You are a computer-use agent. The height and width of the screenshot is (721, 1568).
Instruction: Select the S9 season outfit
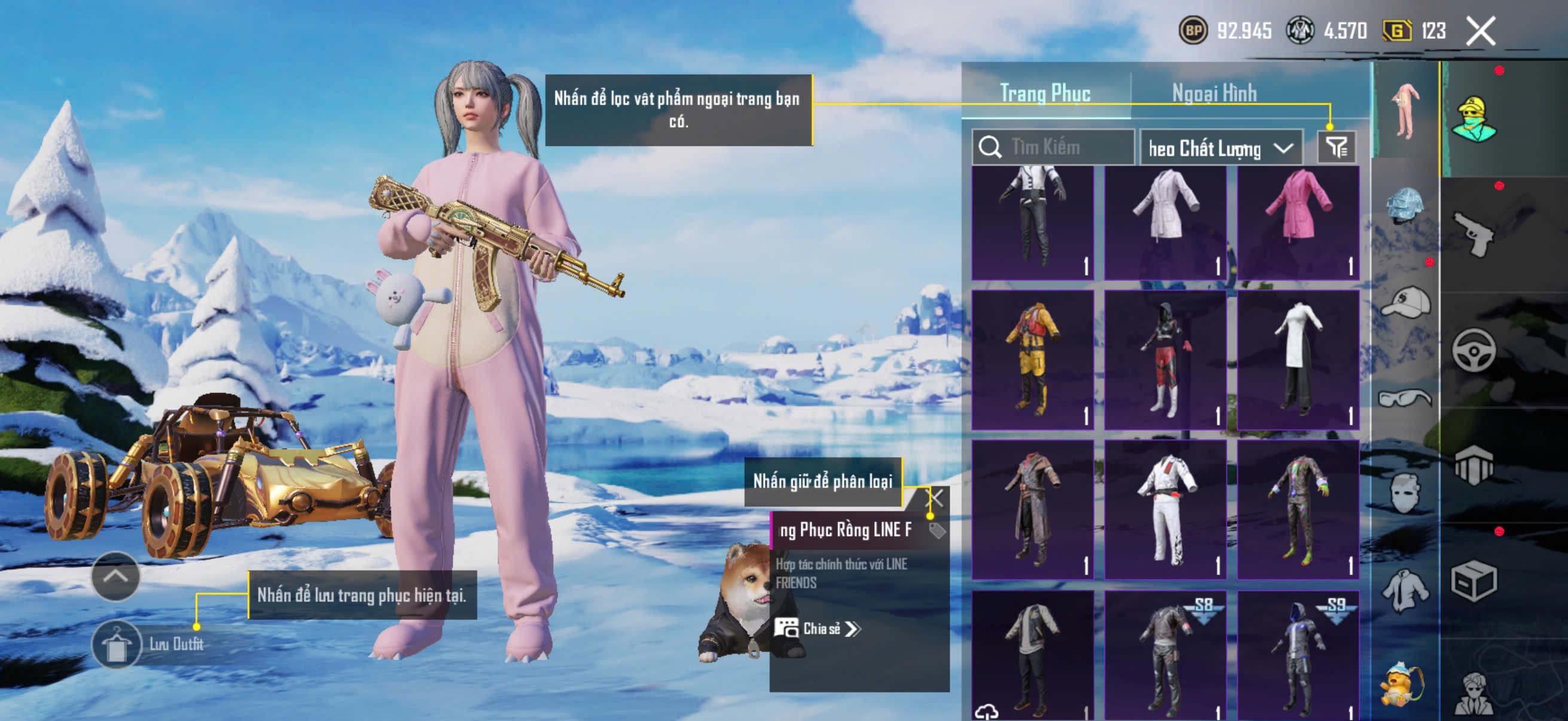pyautogui.click(x=1298, y=655)
